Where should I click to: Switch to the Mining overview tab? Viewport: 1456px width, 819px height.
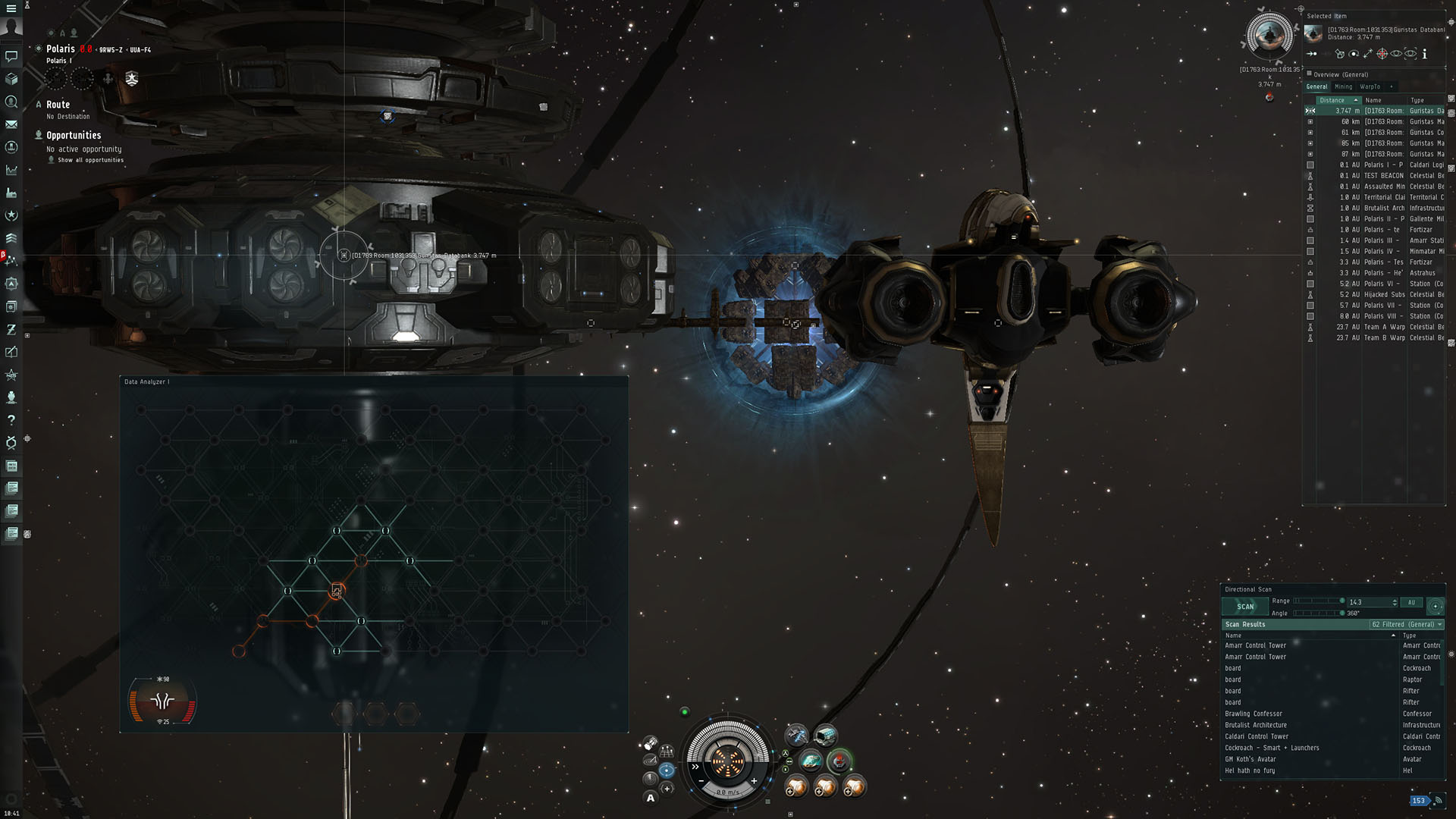click(x=1343, y=86)
